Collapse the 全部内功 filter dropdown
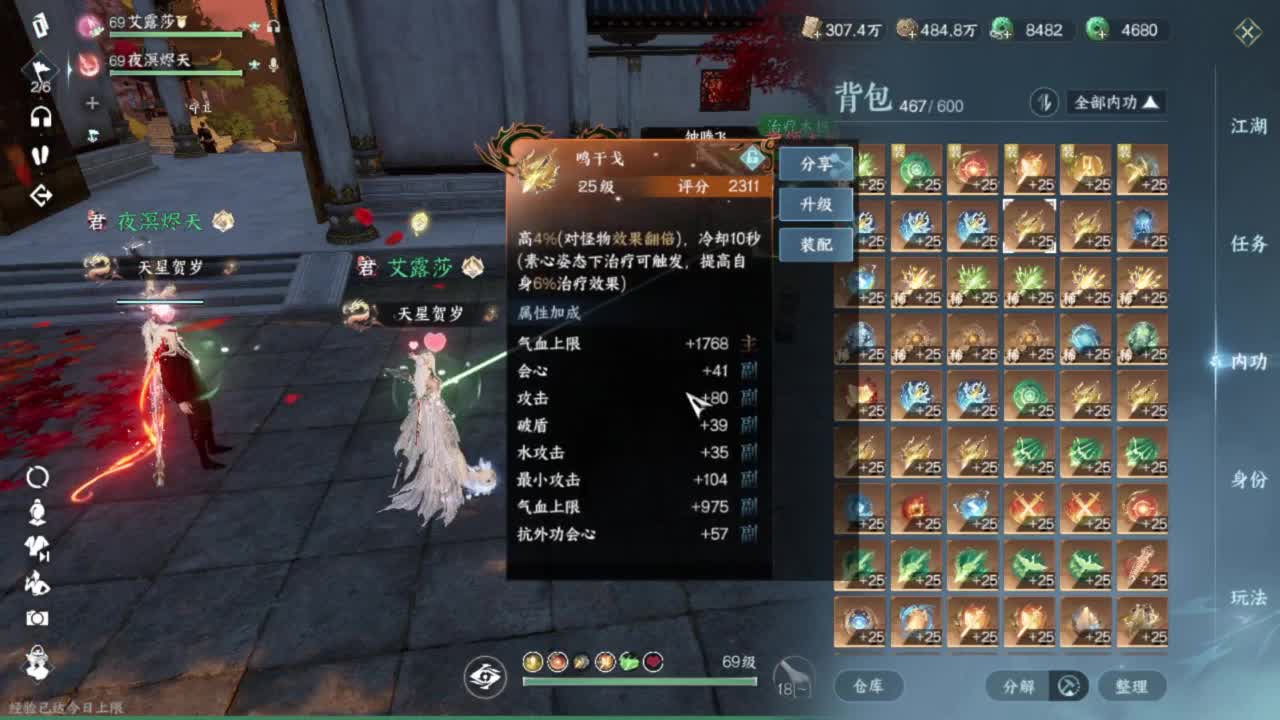 (1150, 103)
